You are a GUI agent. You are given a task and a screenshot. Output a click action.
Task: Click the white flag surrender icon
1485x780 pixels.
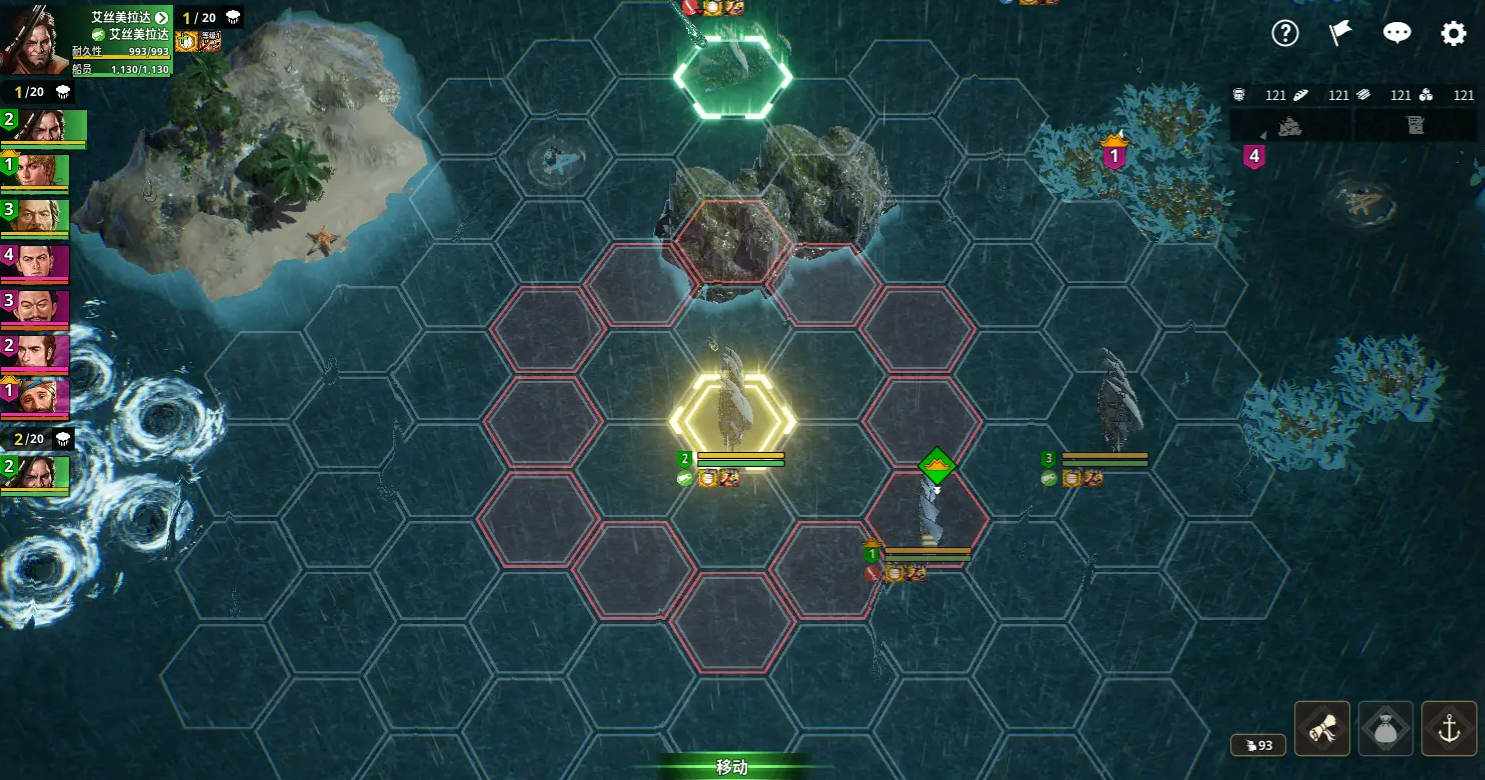click(1340, 33)
